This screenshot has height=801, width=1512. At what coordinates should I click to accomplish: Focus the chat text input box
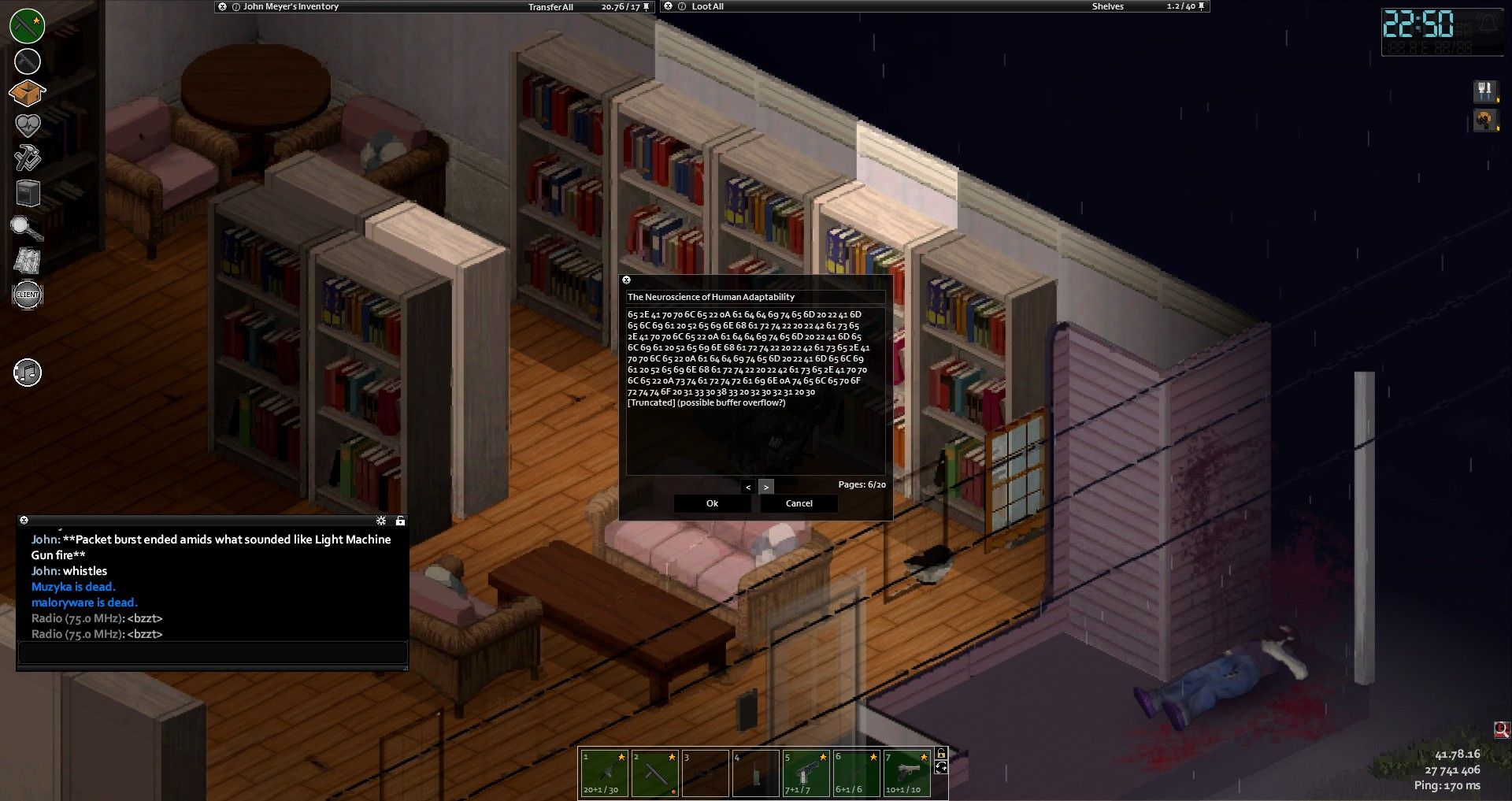[x=212, y=652]
